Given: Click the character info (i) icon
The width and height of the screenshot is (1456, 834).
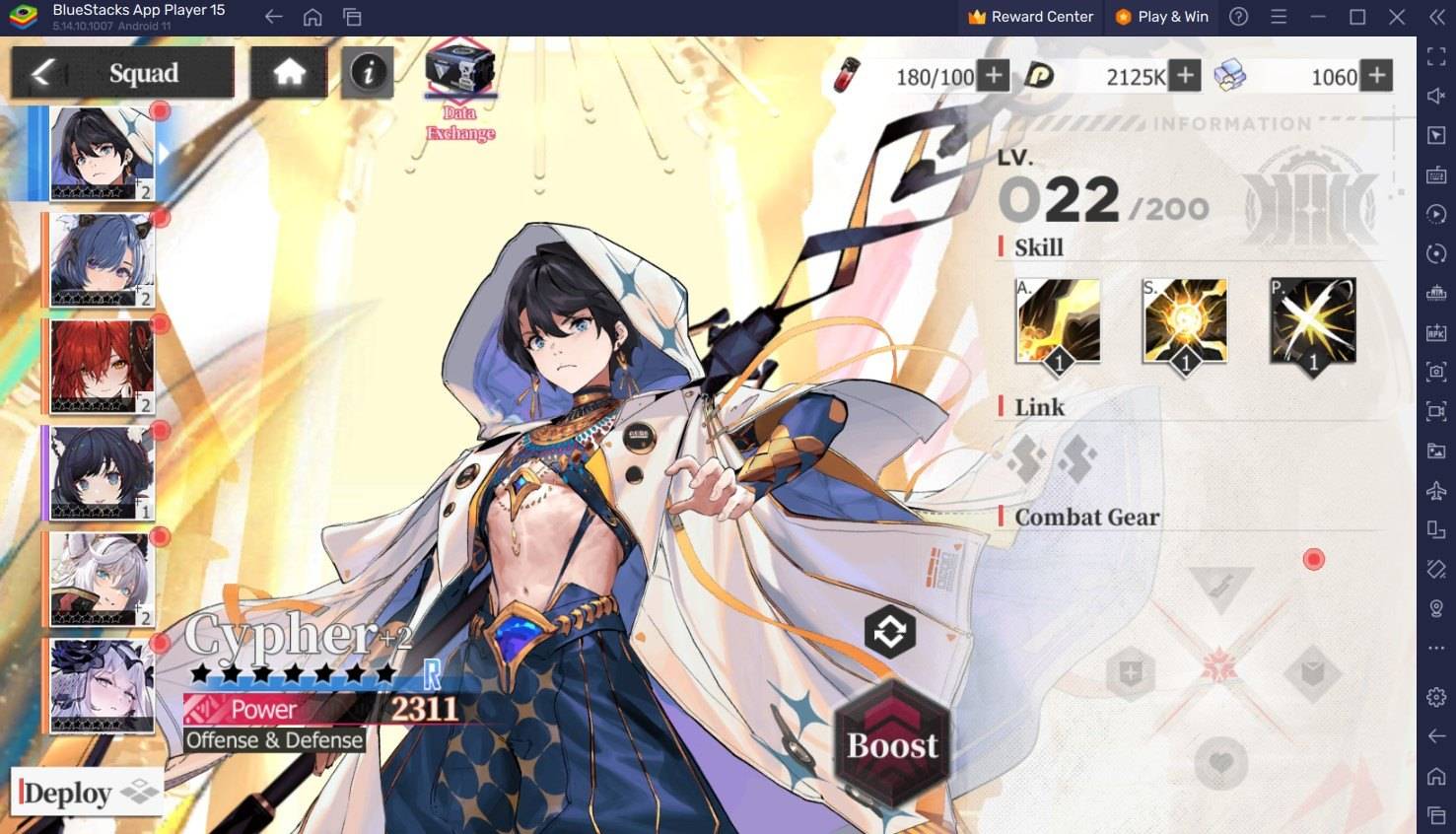Looking at the screenshot, I should coord(367,72).
